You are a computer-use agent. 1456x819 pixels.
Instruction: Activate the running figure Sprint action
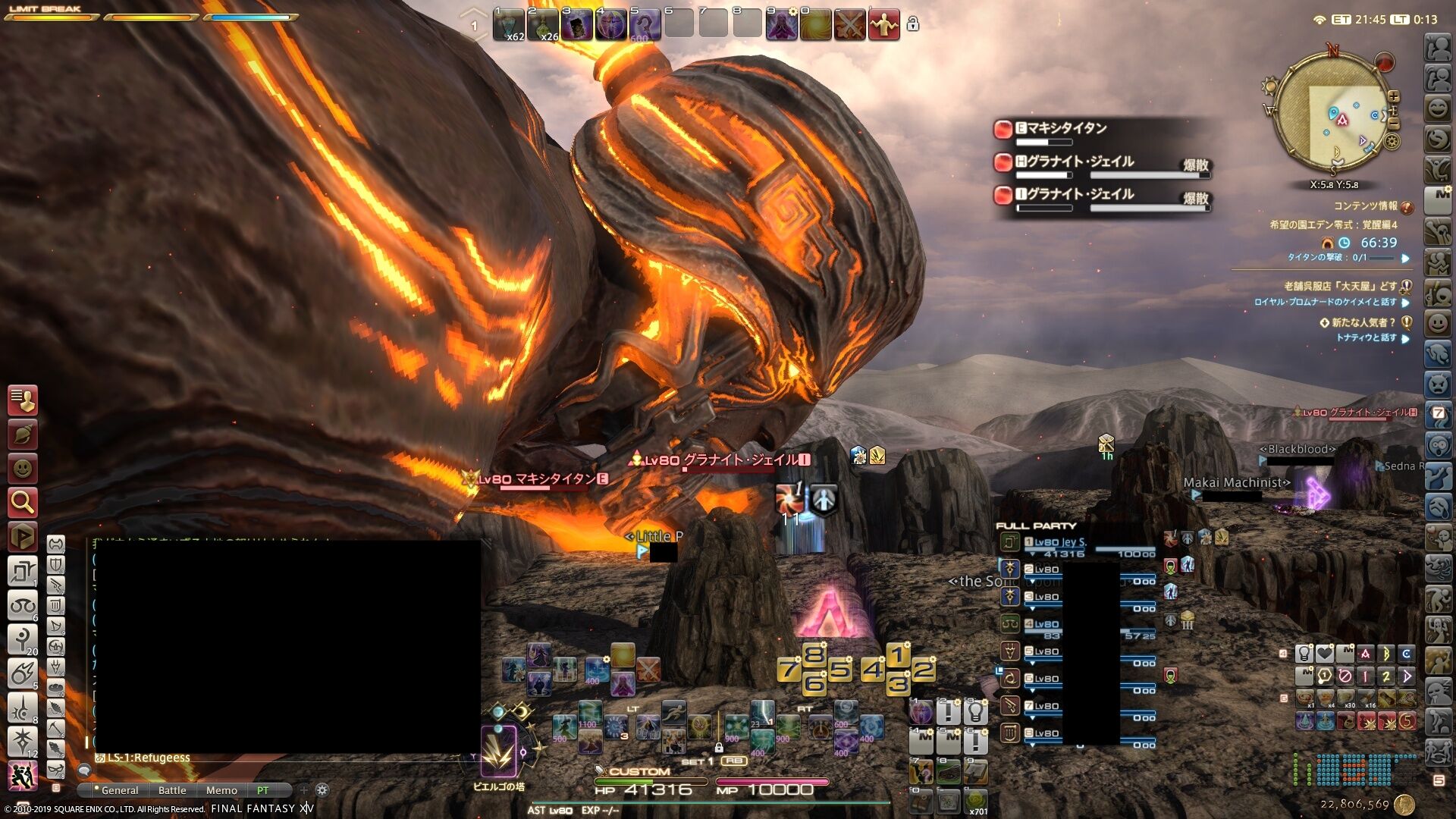click(x=673, y=713)
